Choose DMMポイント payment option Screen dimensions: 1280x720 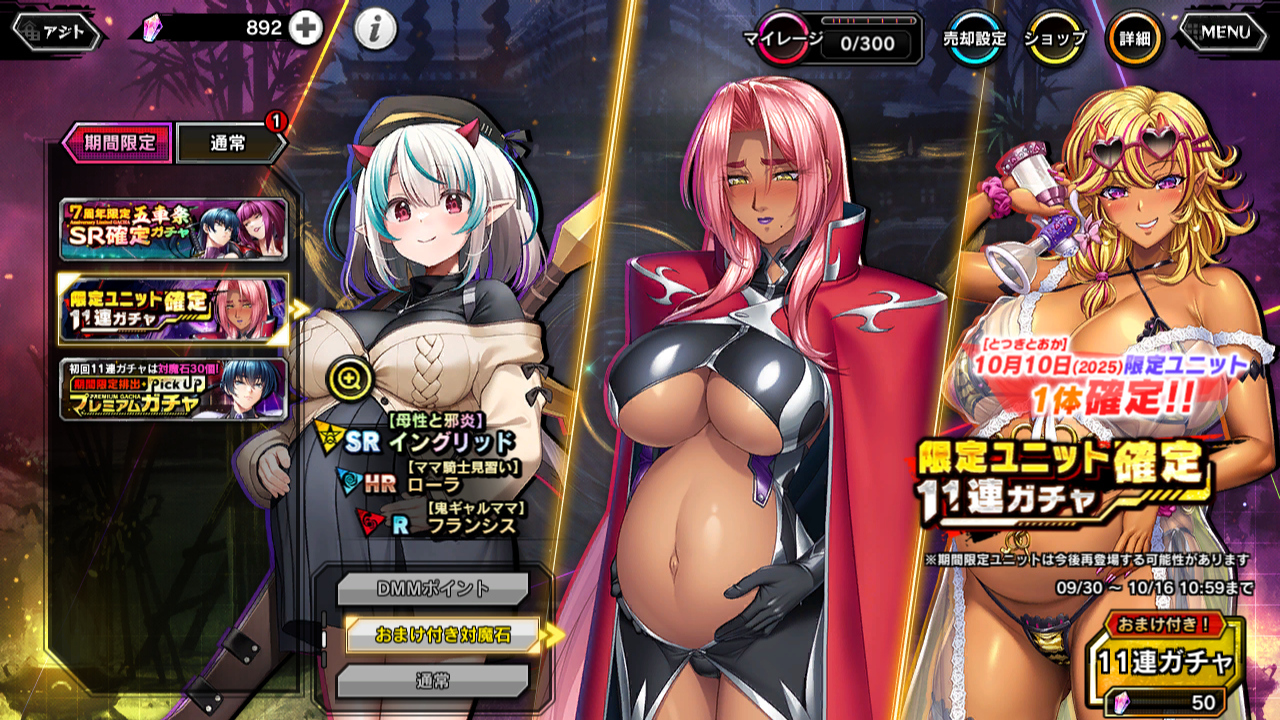(x=432, y=589)
